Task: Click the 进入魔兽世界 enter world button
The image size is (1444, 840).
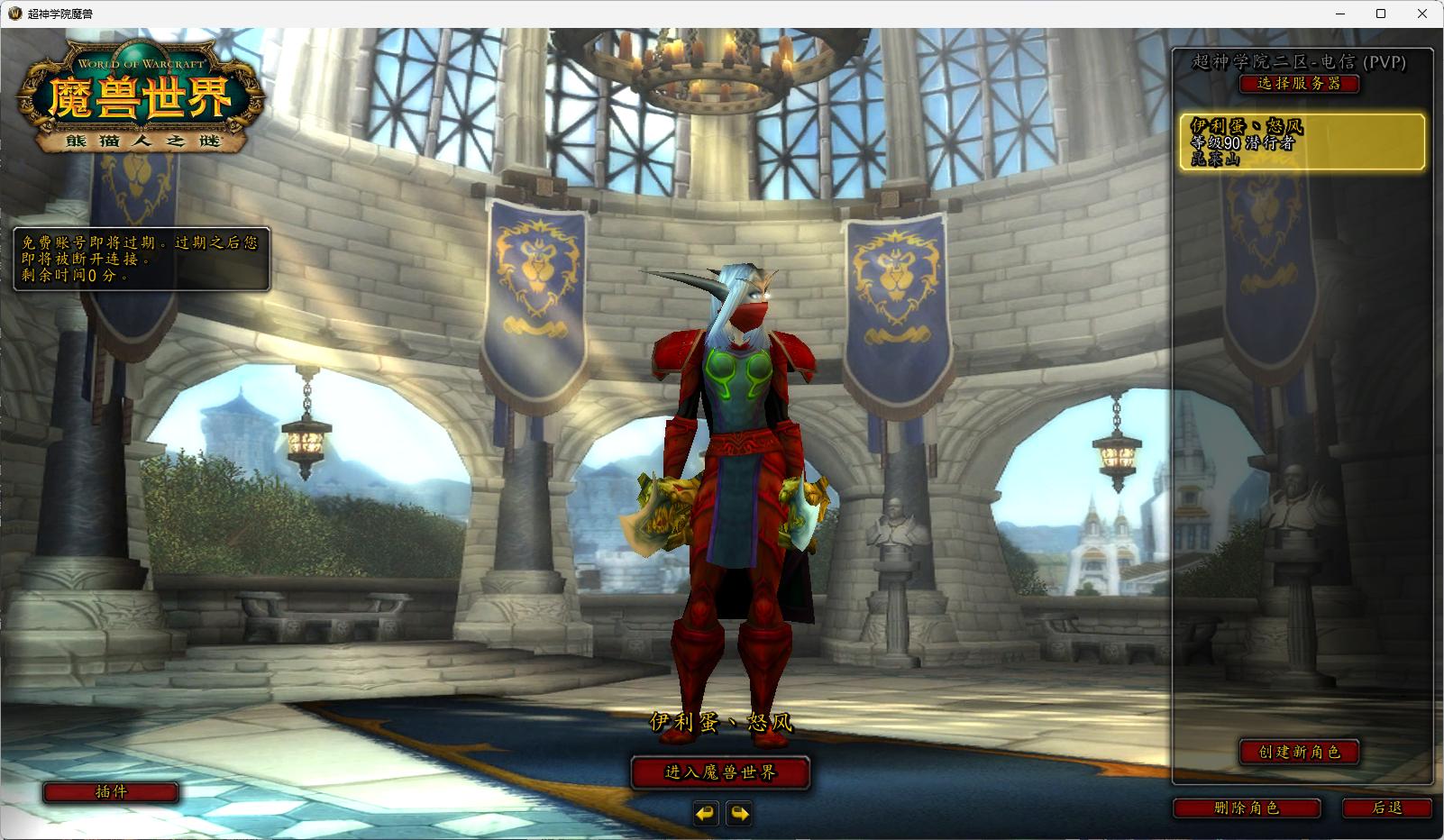Action: (720, 772)
